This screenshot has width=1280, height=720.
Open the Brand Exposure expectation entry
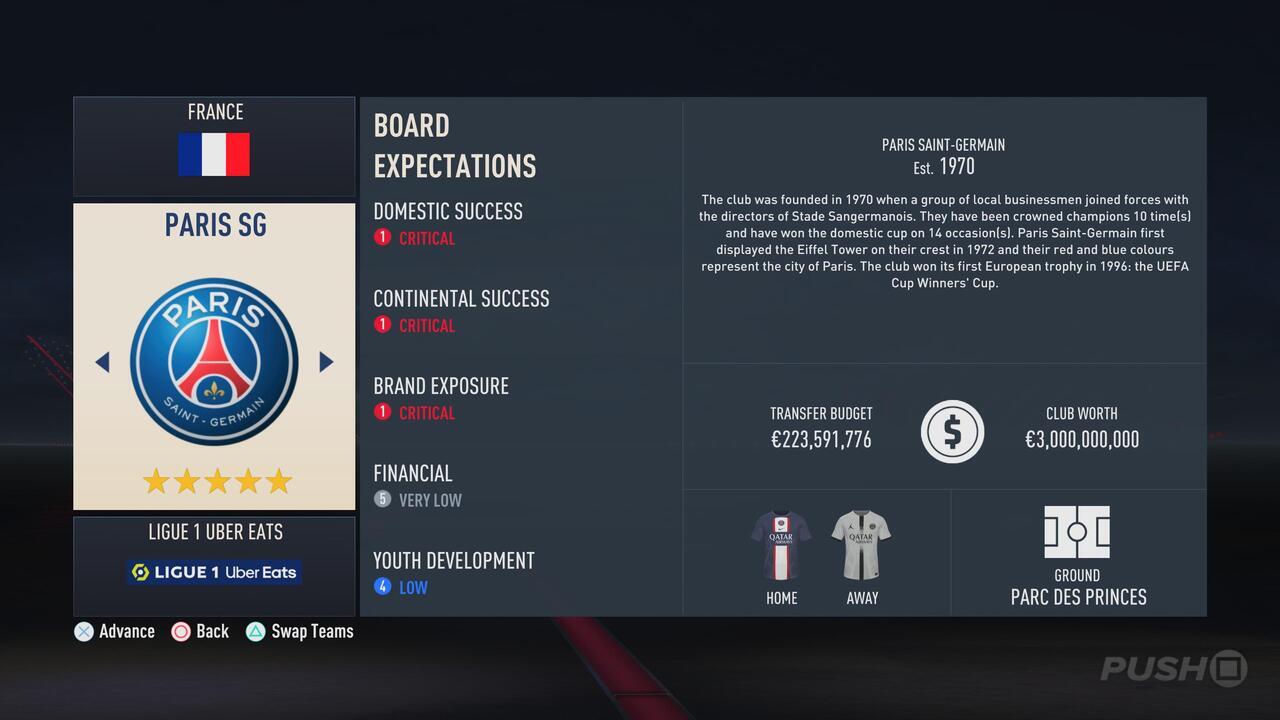point(440,386)
